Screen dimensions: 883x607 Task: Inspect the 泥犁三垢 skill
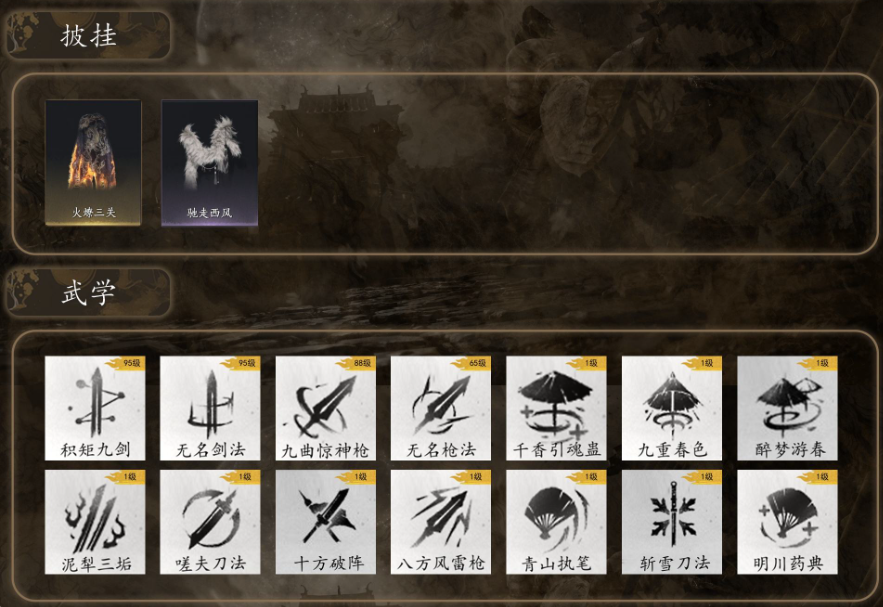click(95, 522)
